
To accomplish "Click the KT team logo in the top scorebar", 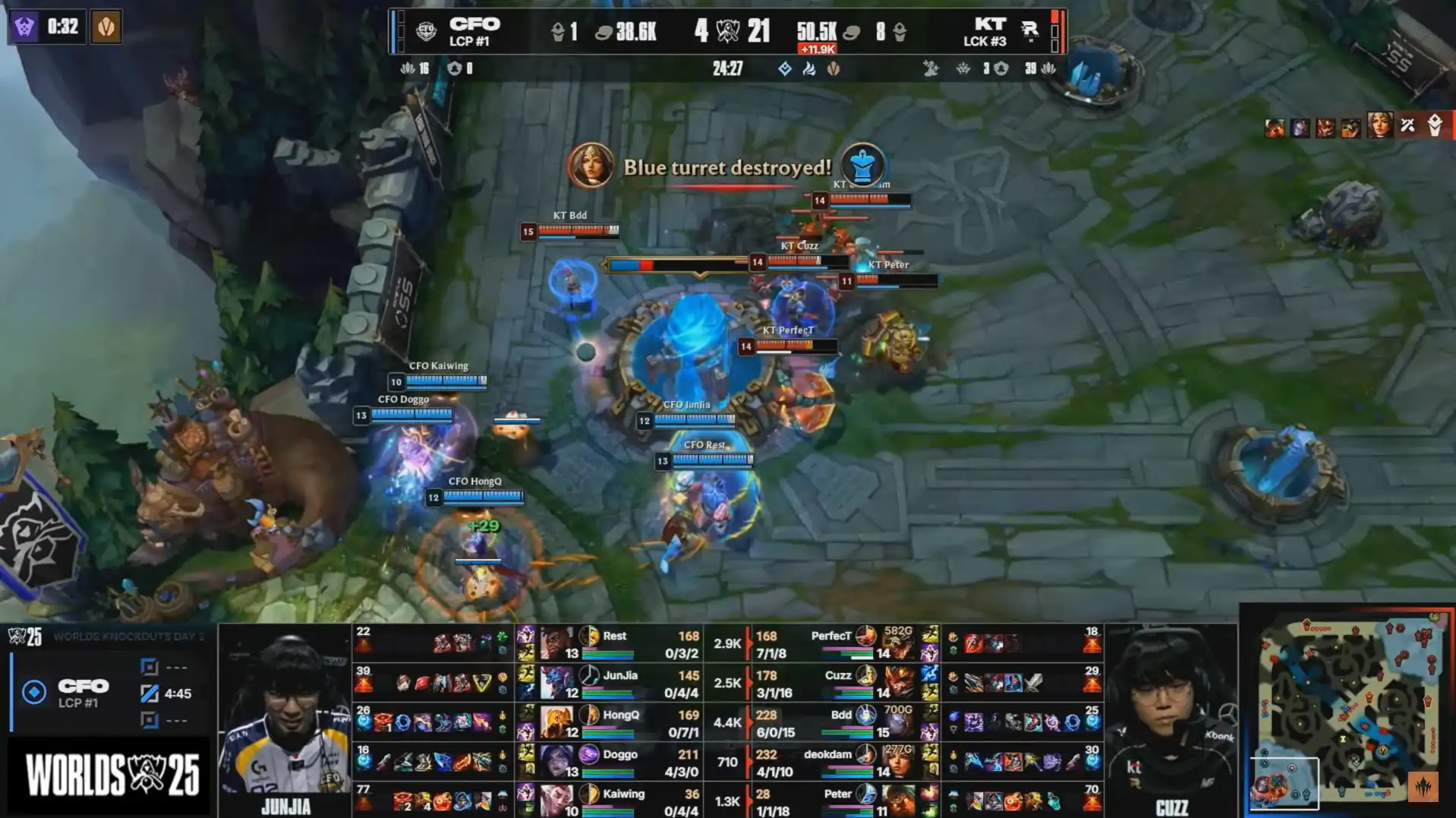I will 1029,31.
